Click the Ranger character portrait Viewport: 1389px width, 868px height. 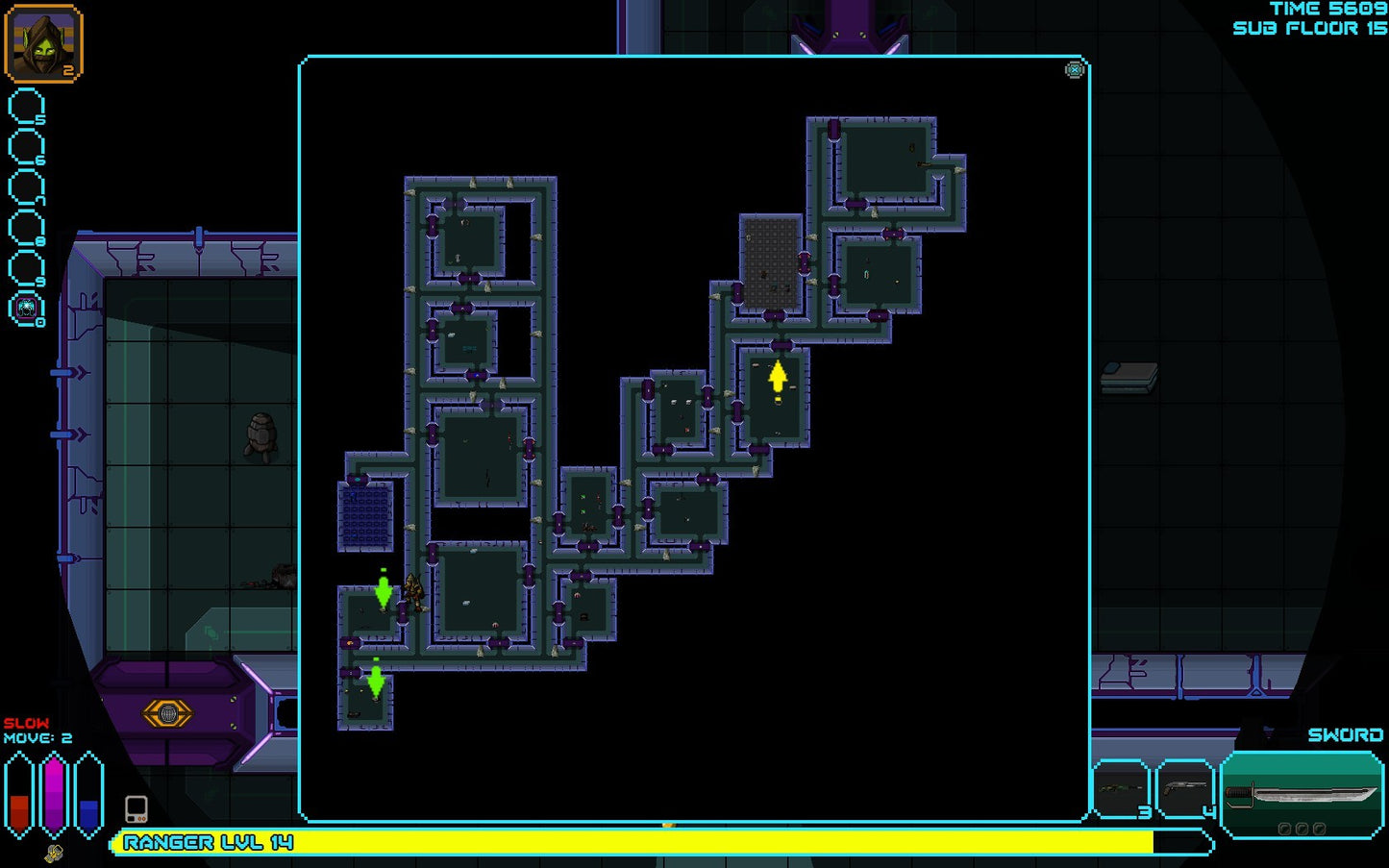click(44, 43)
